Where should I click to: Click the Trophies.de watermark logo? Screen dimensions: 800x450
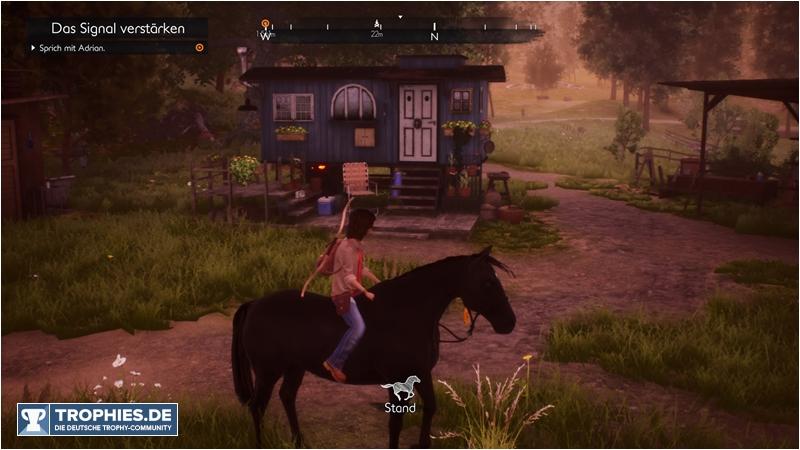(x=97, y=418)
